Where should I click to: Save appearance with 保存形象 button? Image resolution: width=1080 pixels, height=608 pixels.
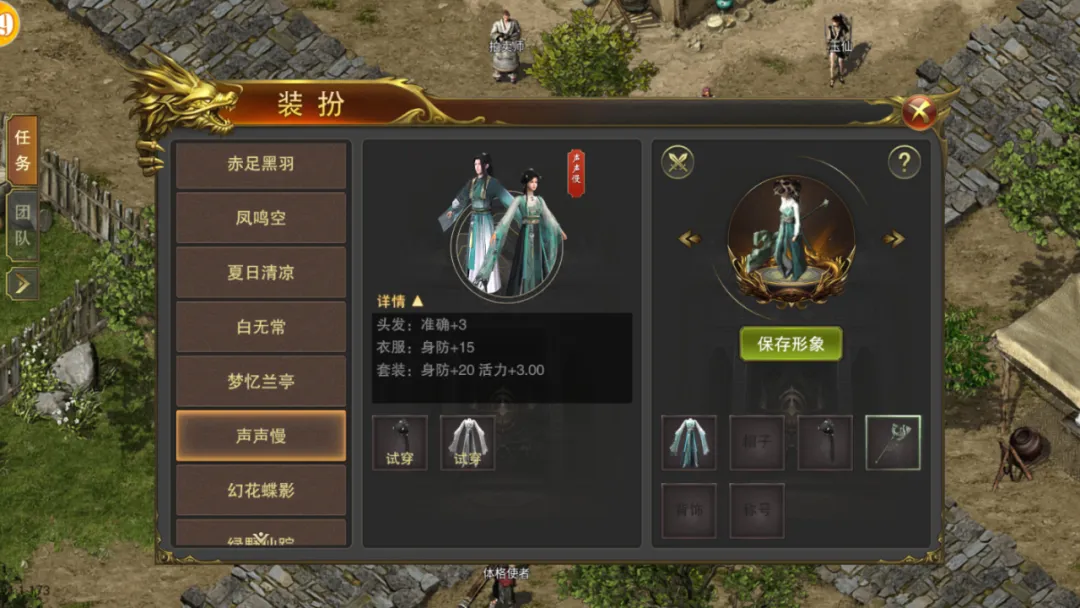(x=790, y=344)
